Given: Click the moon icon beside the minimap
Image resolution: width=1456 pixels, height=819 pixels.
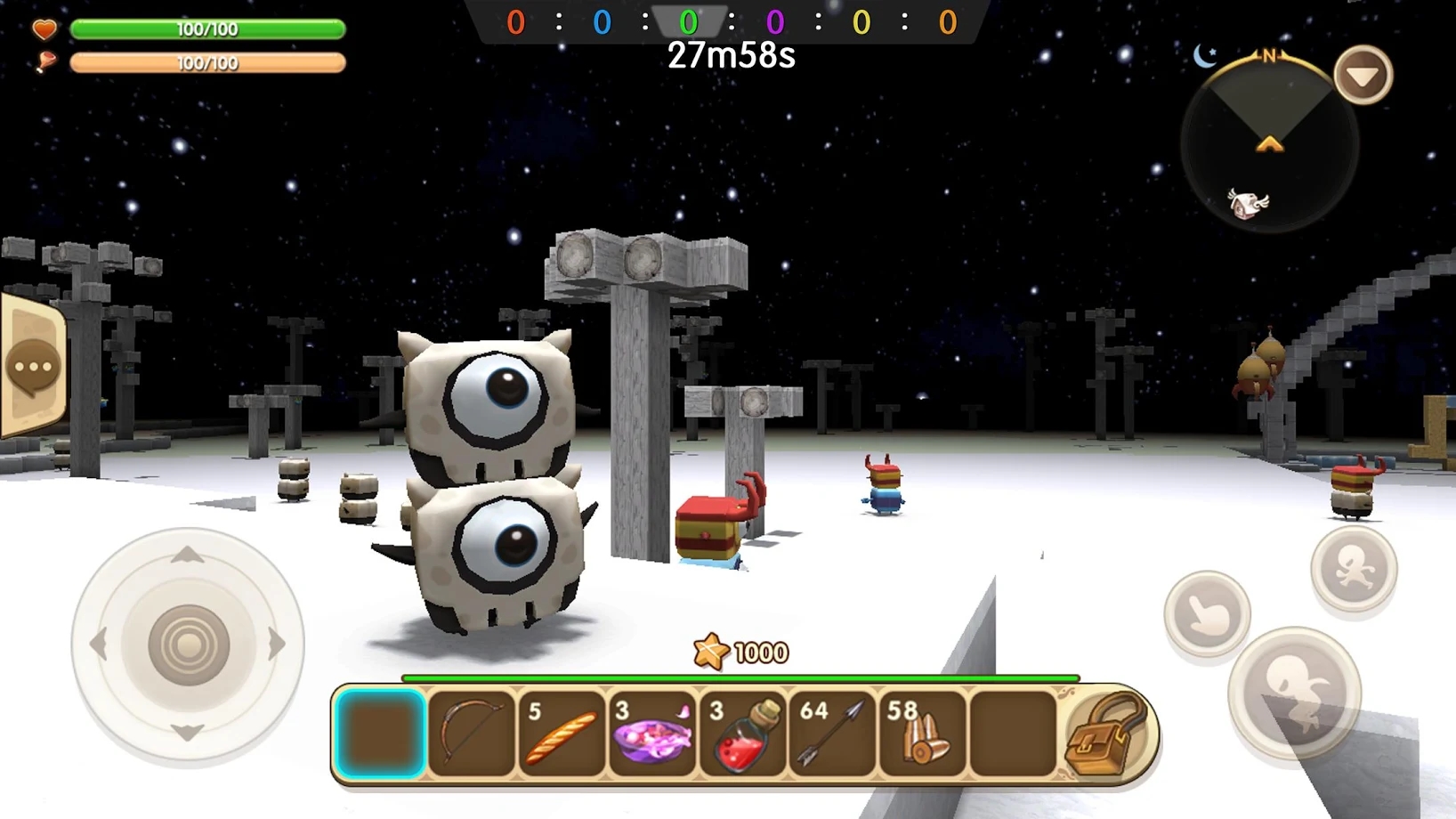Looking at the screenshot, I should coord(1206,56).
